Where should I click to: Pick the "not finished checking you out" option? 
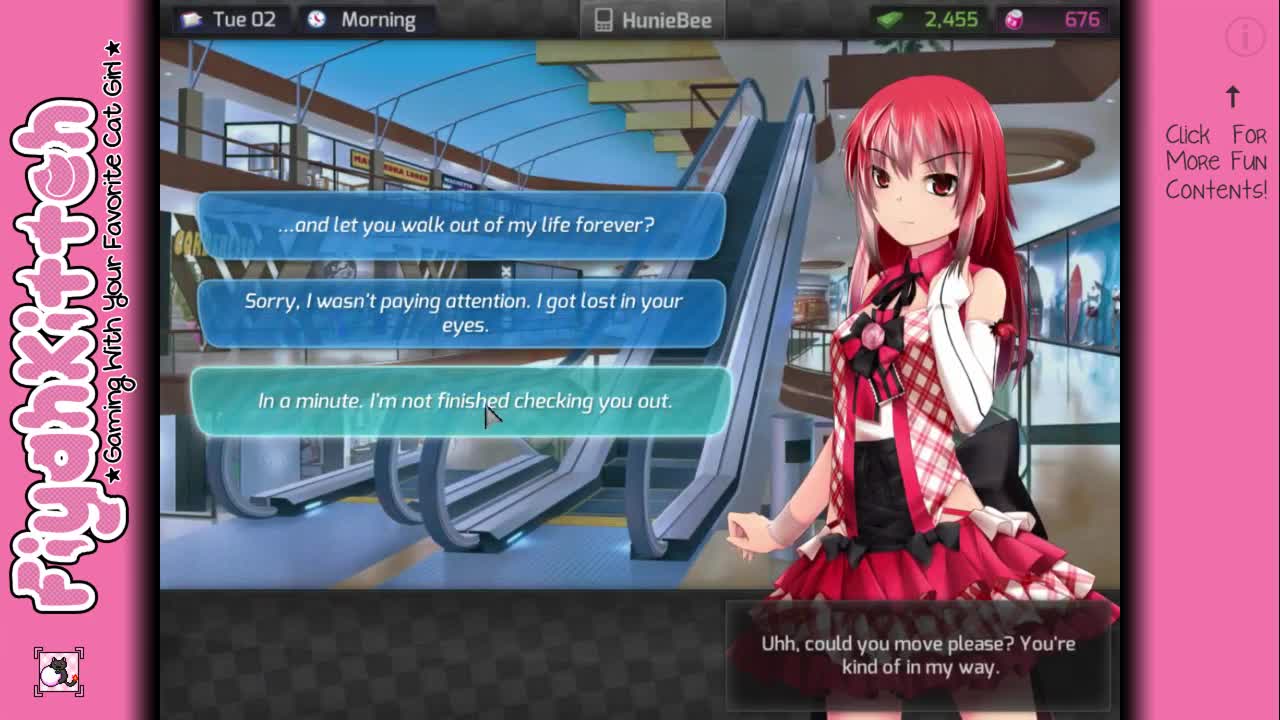click(x=462, y=401)
